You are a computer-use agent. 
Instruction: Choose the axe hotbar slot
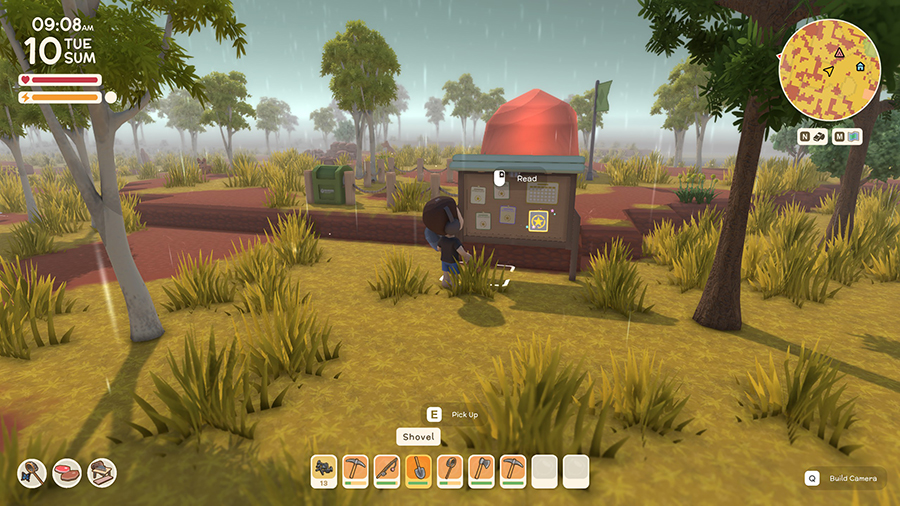(481, 469)
